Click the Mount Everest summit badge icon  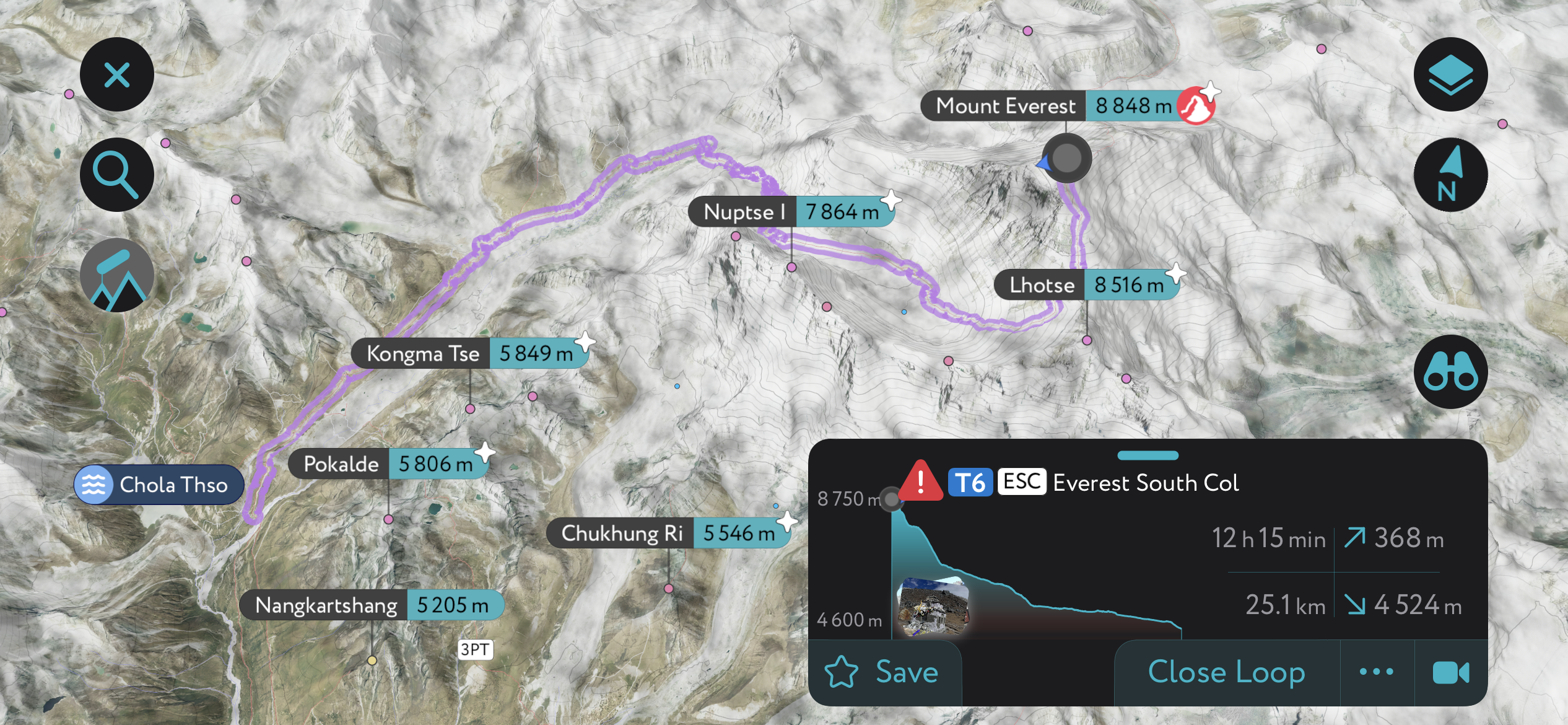(x=1195, y=105)
